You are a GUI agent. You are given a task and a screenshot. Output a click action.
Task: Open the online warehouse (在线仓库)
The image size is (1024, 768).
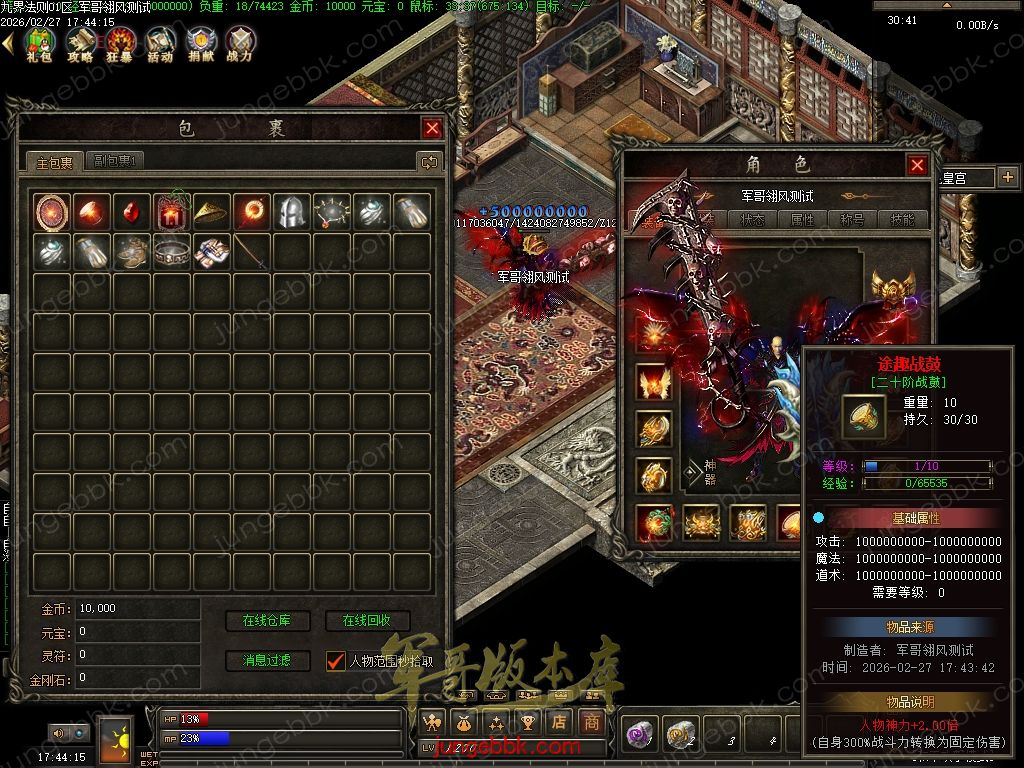pos(267,621)
